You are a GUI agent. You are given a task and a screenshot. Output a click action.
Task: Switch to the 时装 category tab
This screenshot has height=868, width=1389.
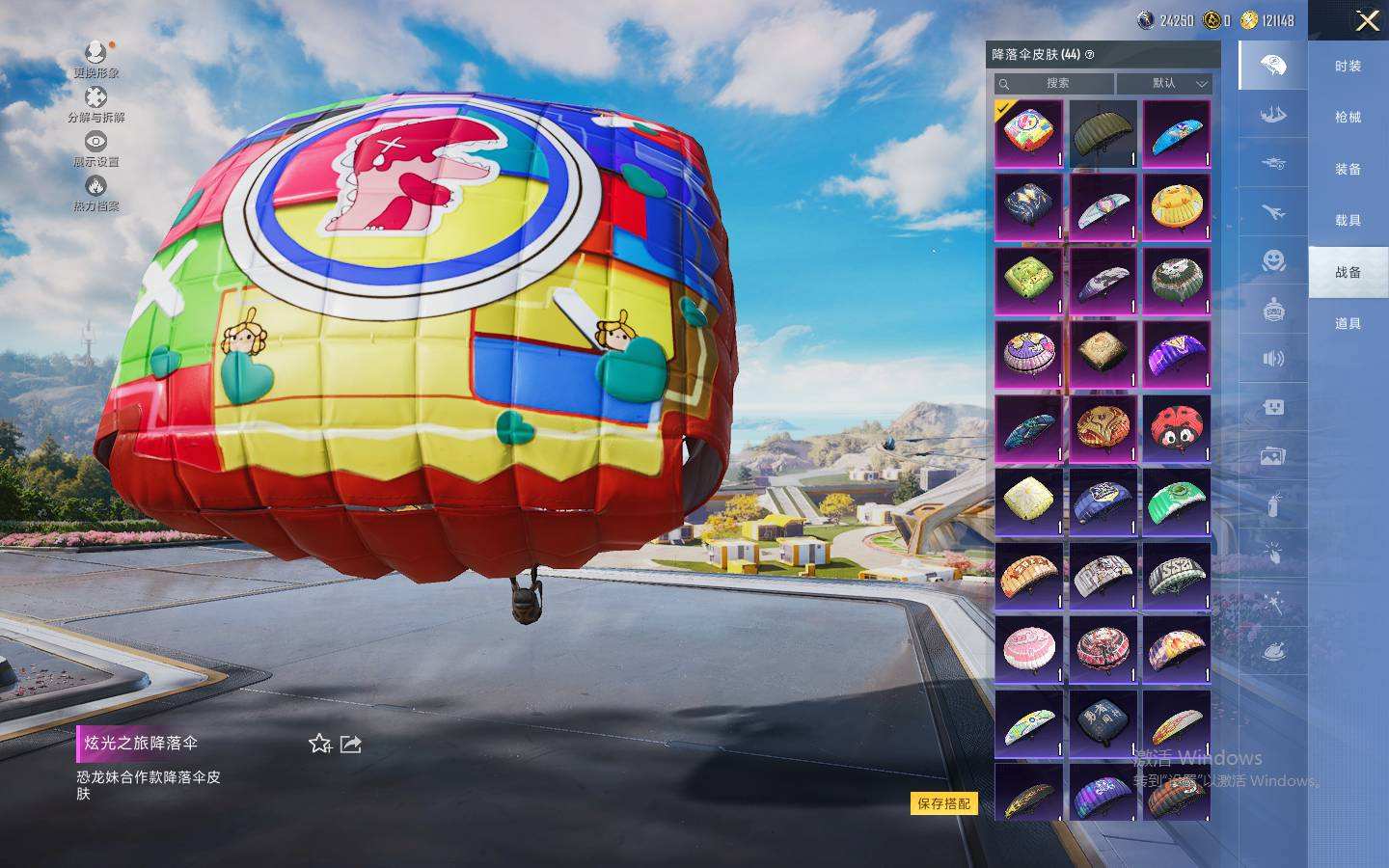(x=1348, y=66)
